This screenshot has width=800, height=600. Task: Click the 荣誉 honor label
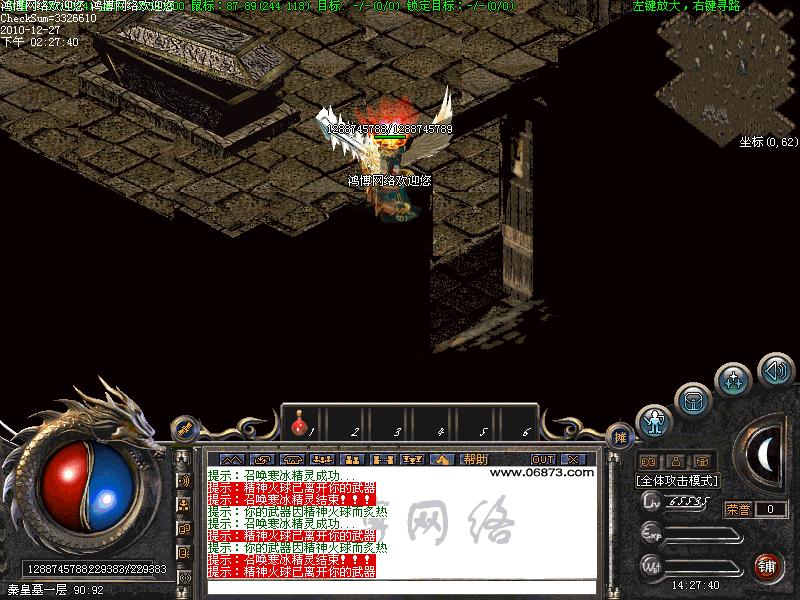click(x=738, y=509)
